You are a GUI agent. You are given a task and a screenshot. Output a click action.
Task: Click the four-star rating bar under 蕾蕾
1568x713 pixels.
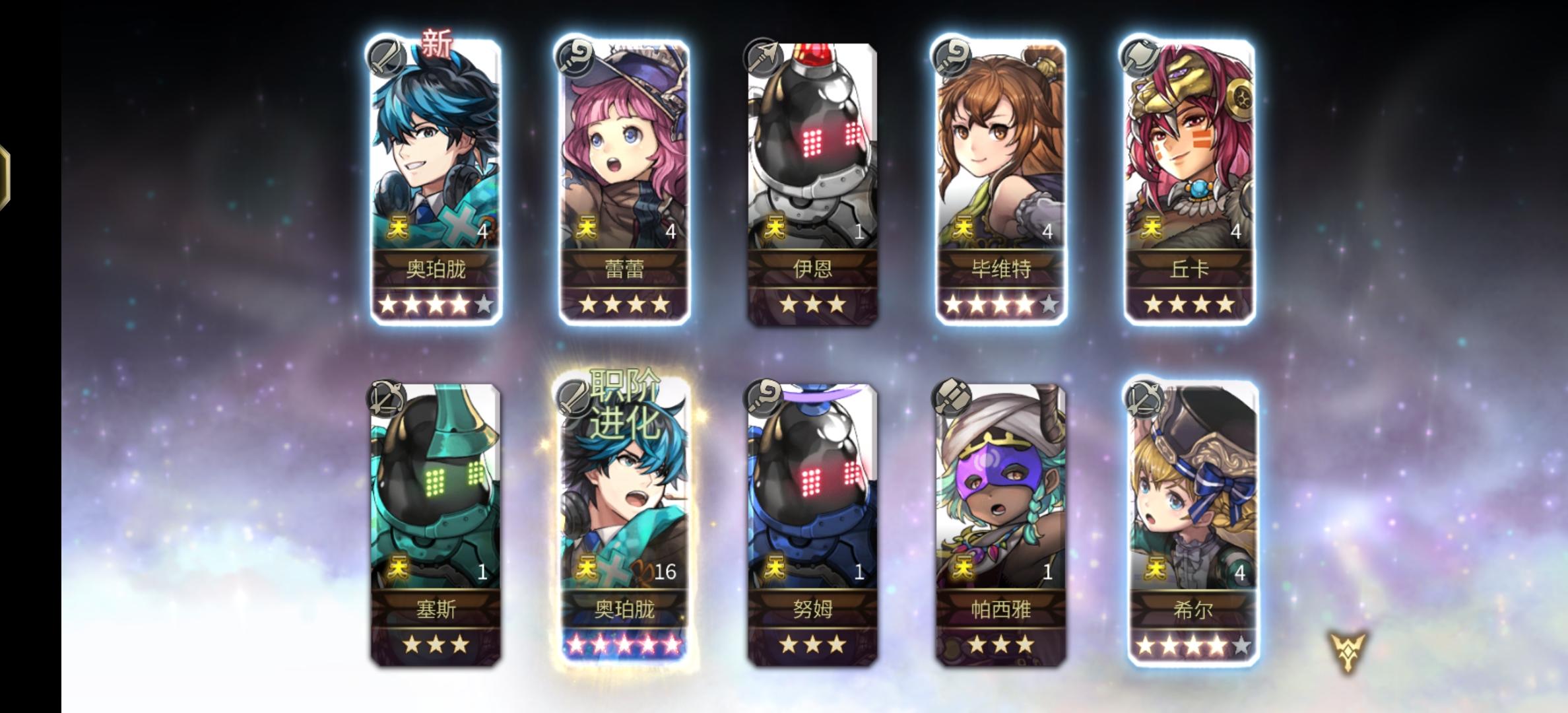click(x=624, y=306)
